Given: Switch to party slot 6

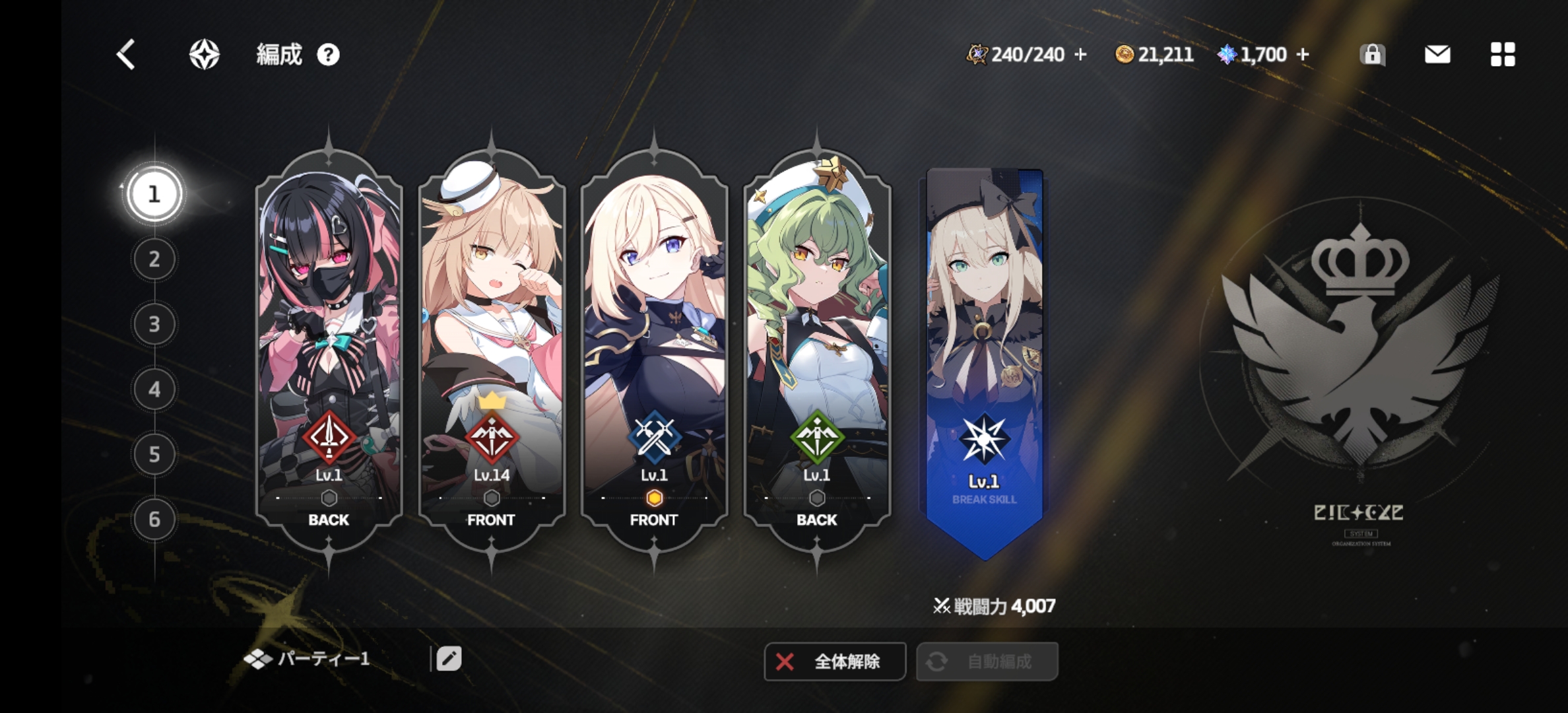Looking at the screenshot, I should [x=154, y=519].
